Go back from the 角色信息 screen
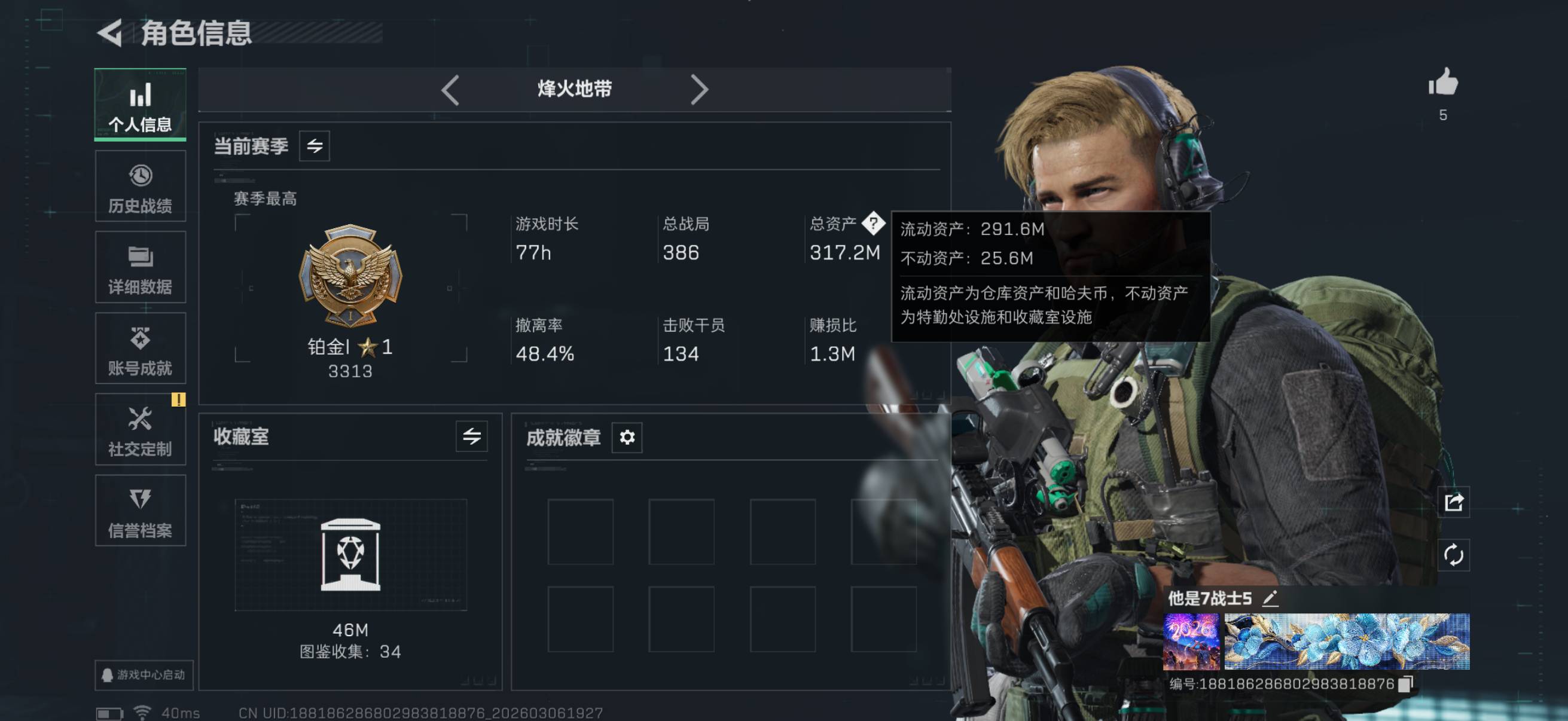Image resolution: width=1568 pixels, height=721 pixels. pos(111,33)
